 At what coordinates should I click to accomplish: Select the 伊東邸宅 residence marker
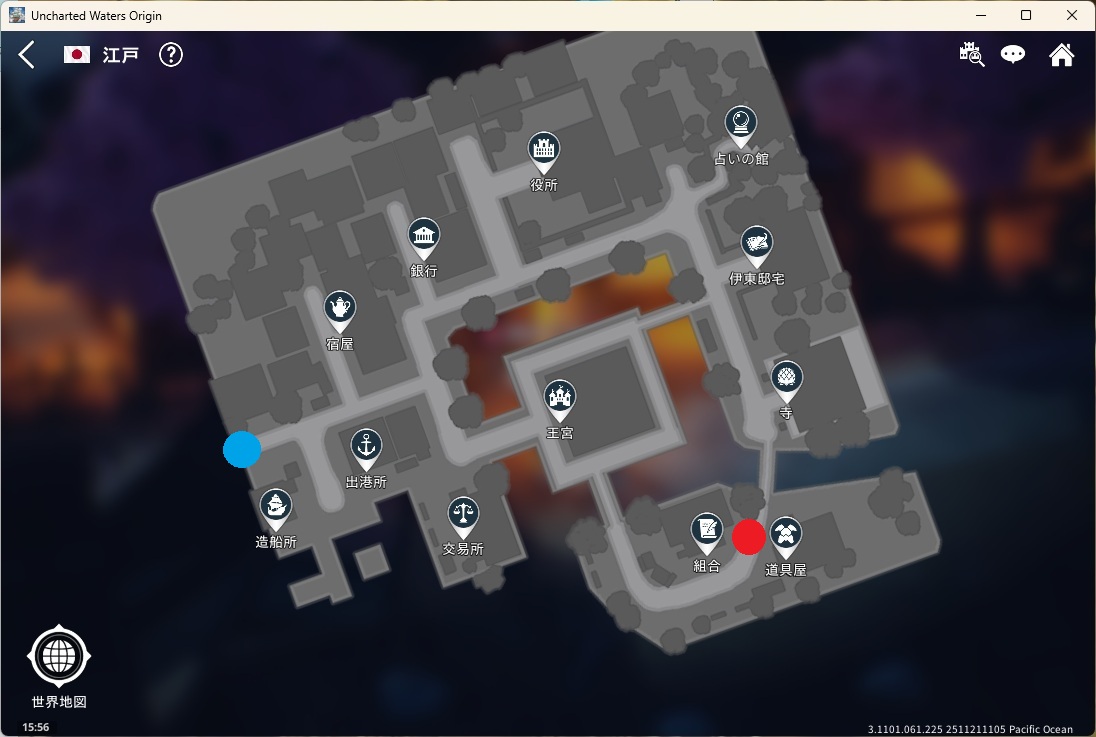[757, 246]
